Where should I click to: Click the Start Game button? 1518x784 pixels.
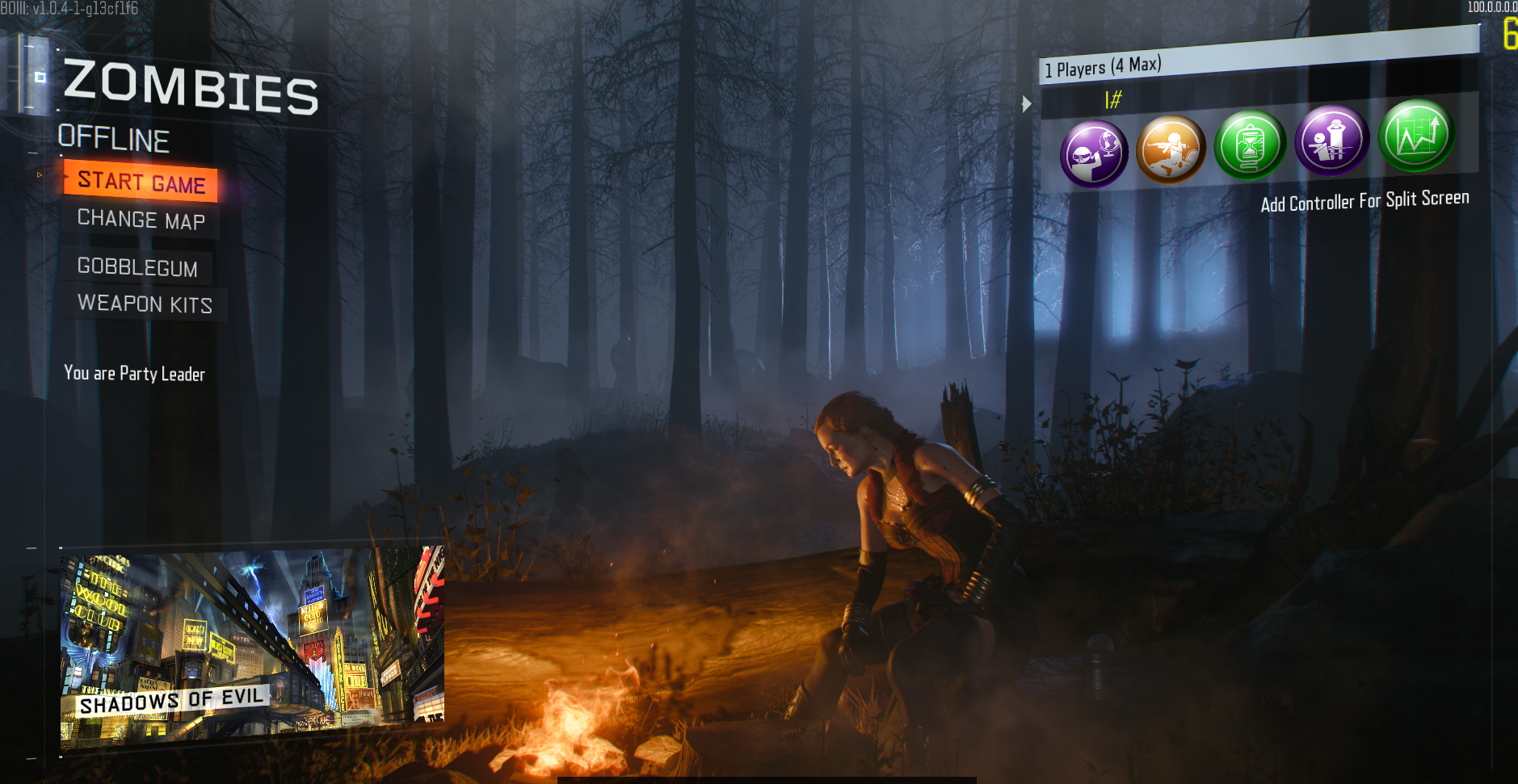[x=141, y=182]
